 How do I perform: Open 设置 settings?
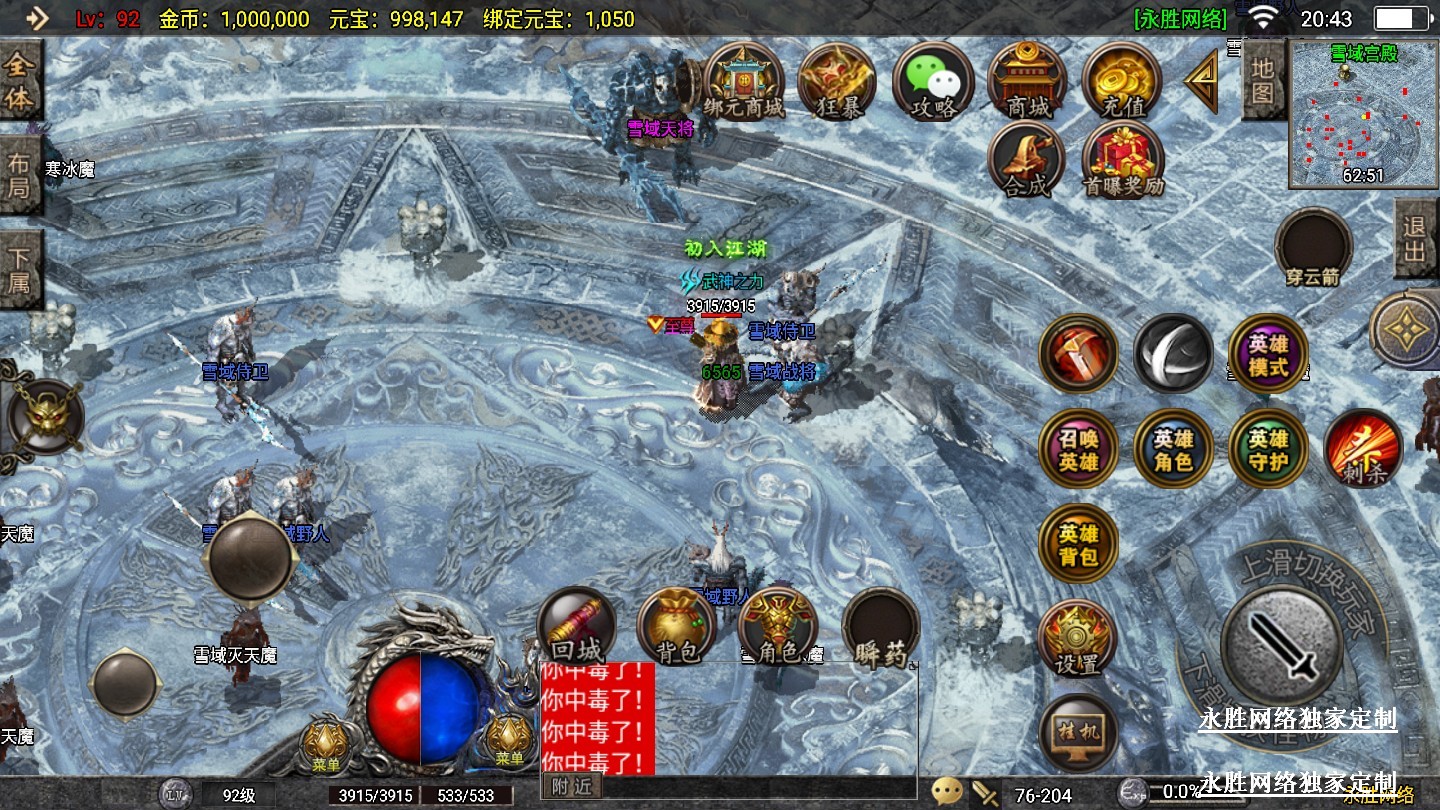pos(1077,638)
